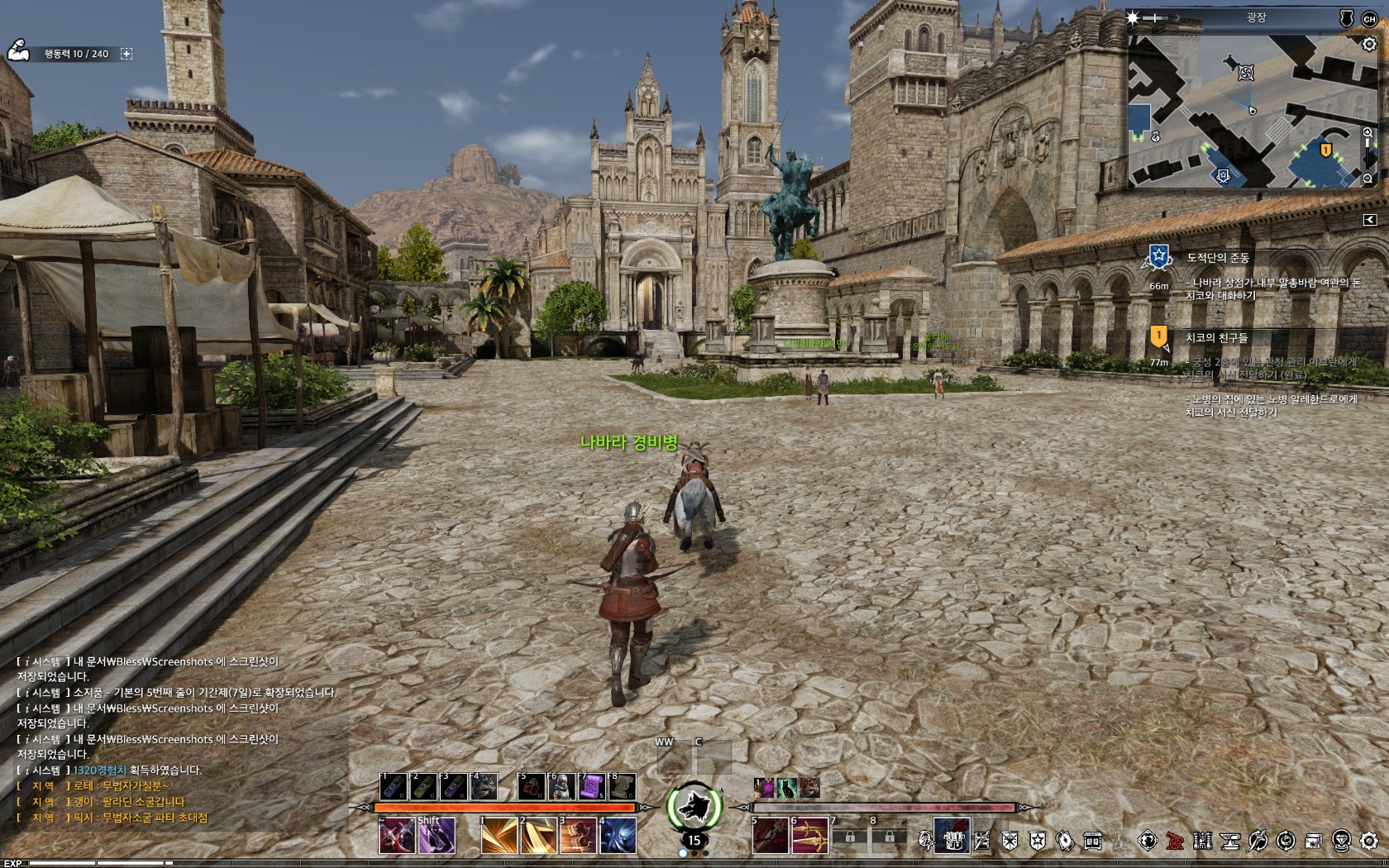
Task: Open the gear settings menu icon
Action: click(1369, 842)
